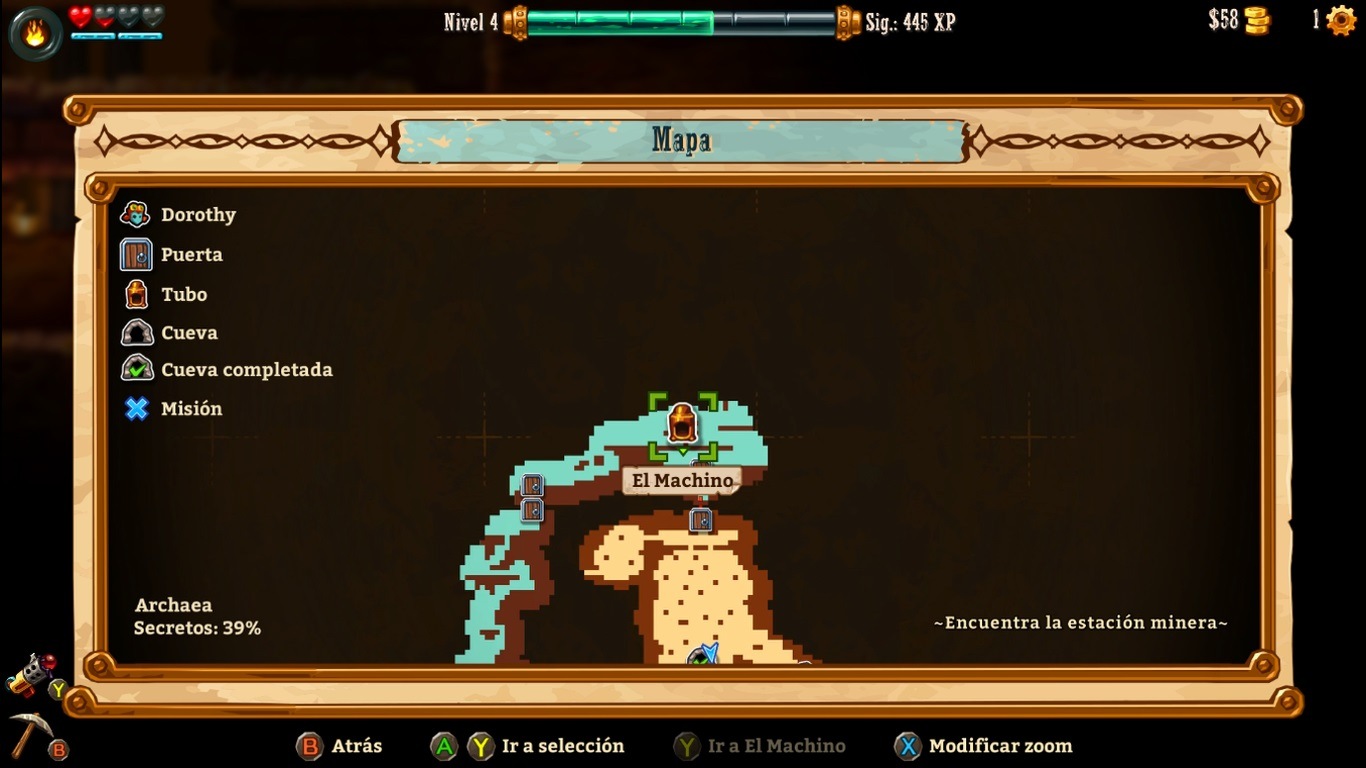This screenshot has width=1366, height=768.
Task: Click the El Machino map label
Action: (x=682, y=481)
